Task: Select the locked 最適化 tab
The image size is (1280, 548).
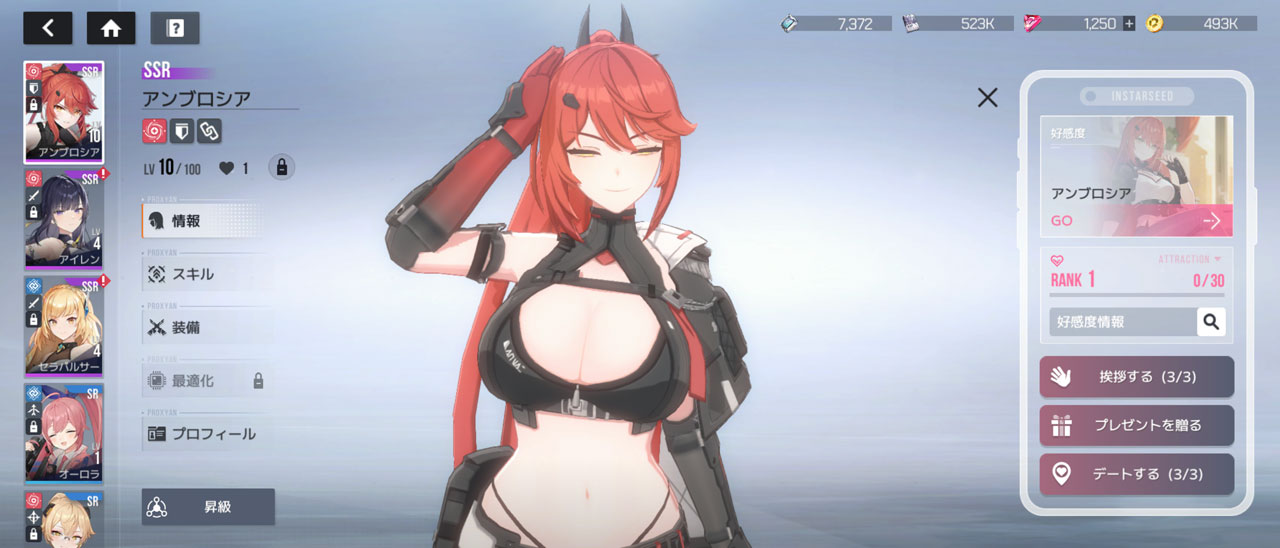Action: 205,381
